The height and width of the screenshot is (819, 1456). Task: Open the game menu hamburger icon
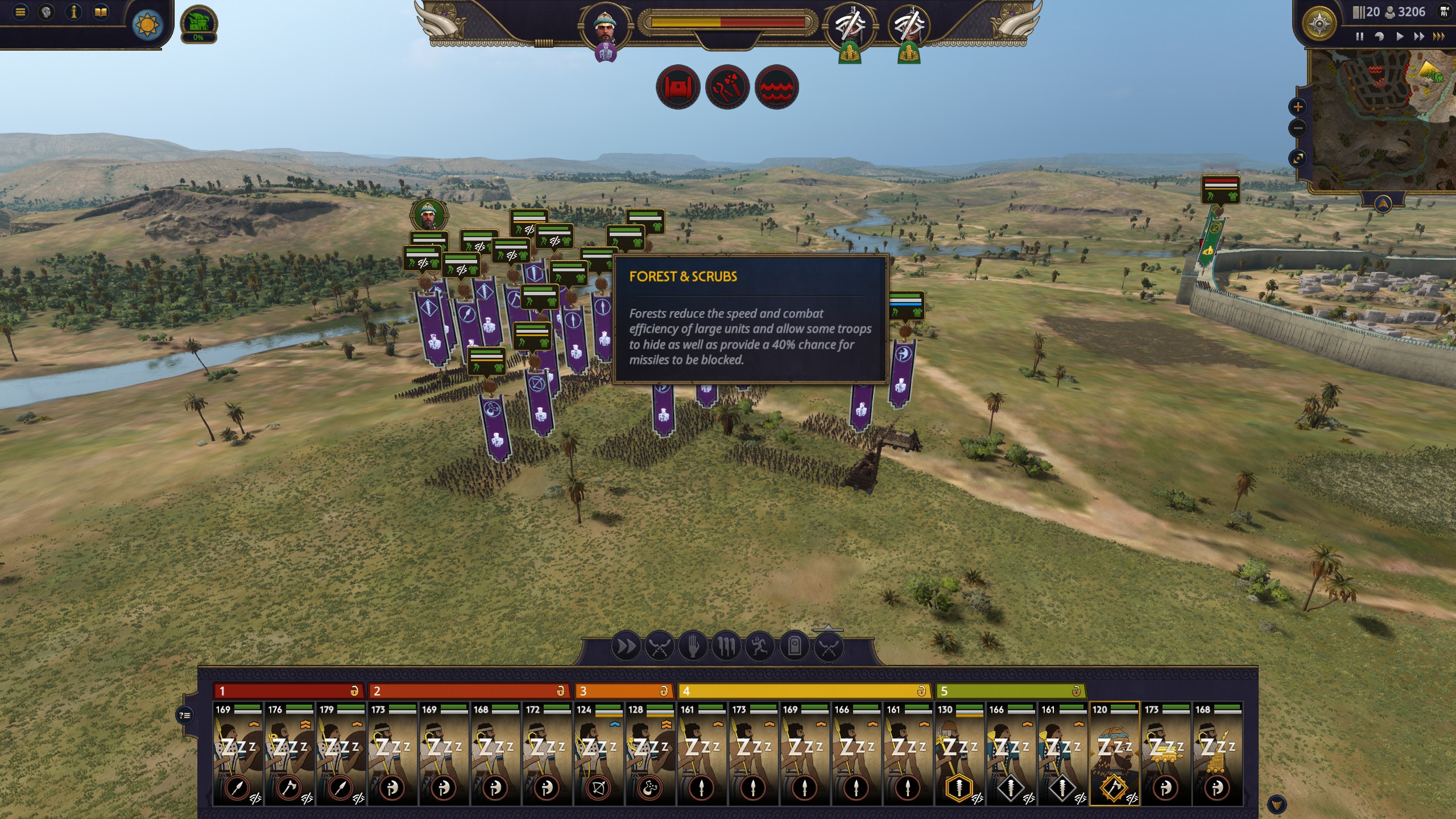20,12
